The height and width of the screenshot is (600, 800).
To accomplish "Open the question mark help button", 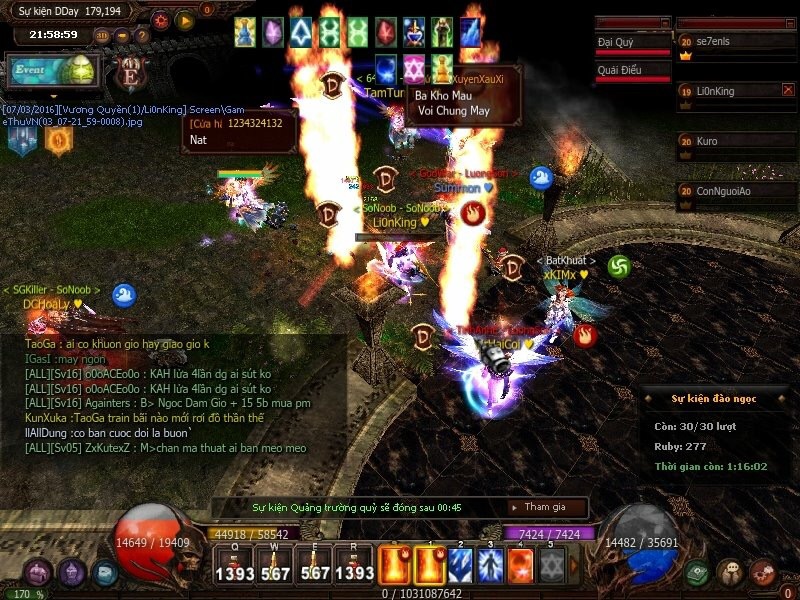I will pos(144,35).
